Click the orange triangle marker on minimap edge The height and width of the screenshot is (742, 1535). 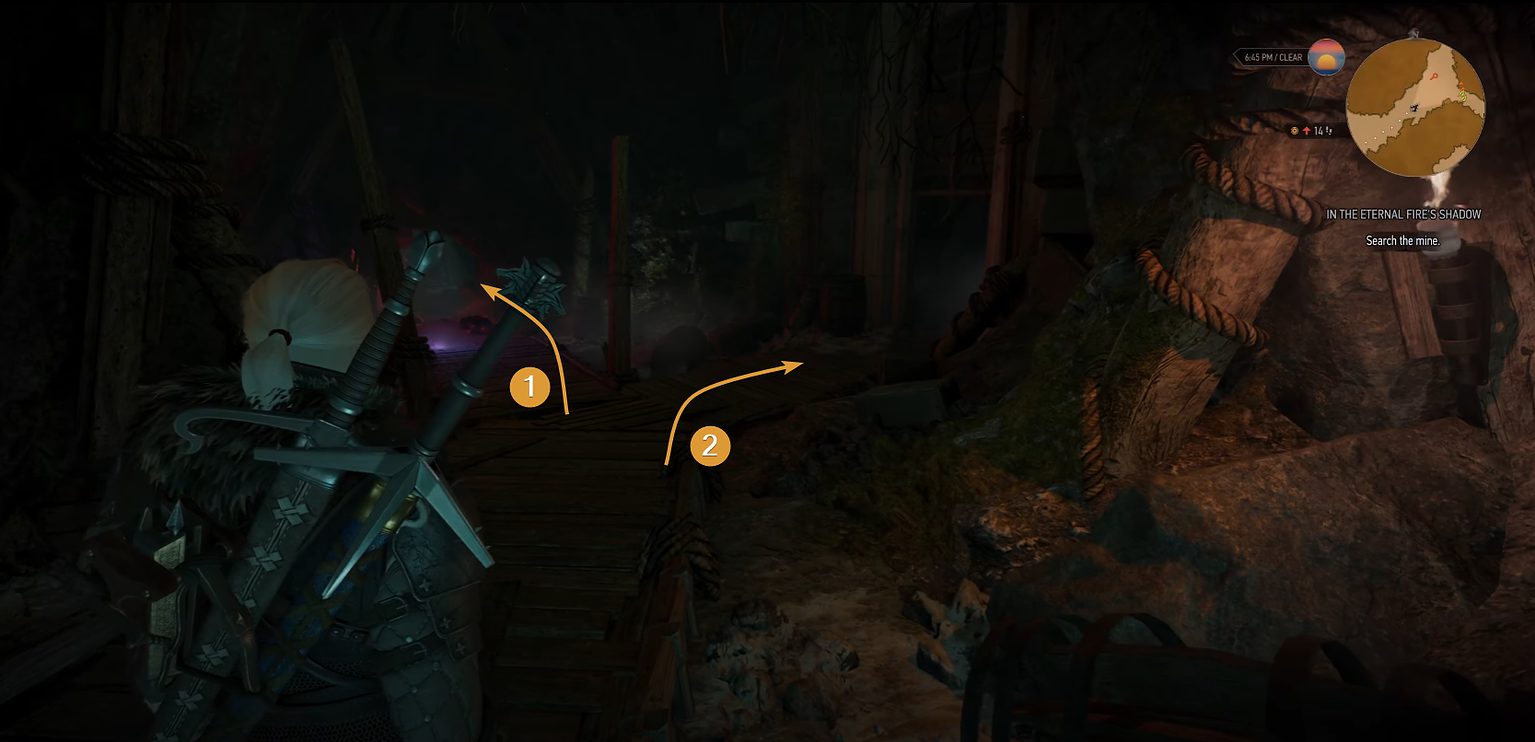(x=1461, y=84)
